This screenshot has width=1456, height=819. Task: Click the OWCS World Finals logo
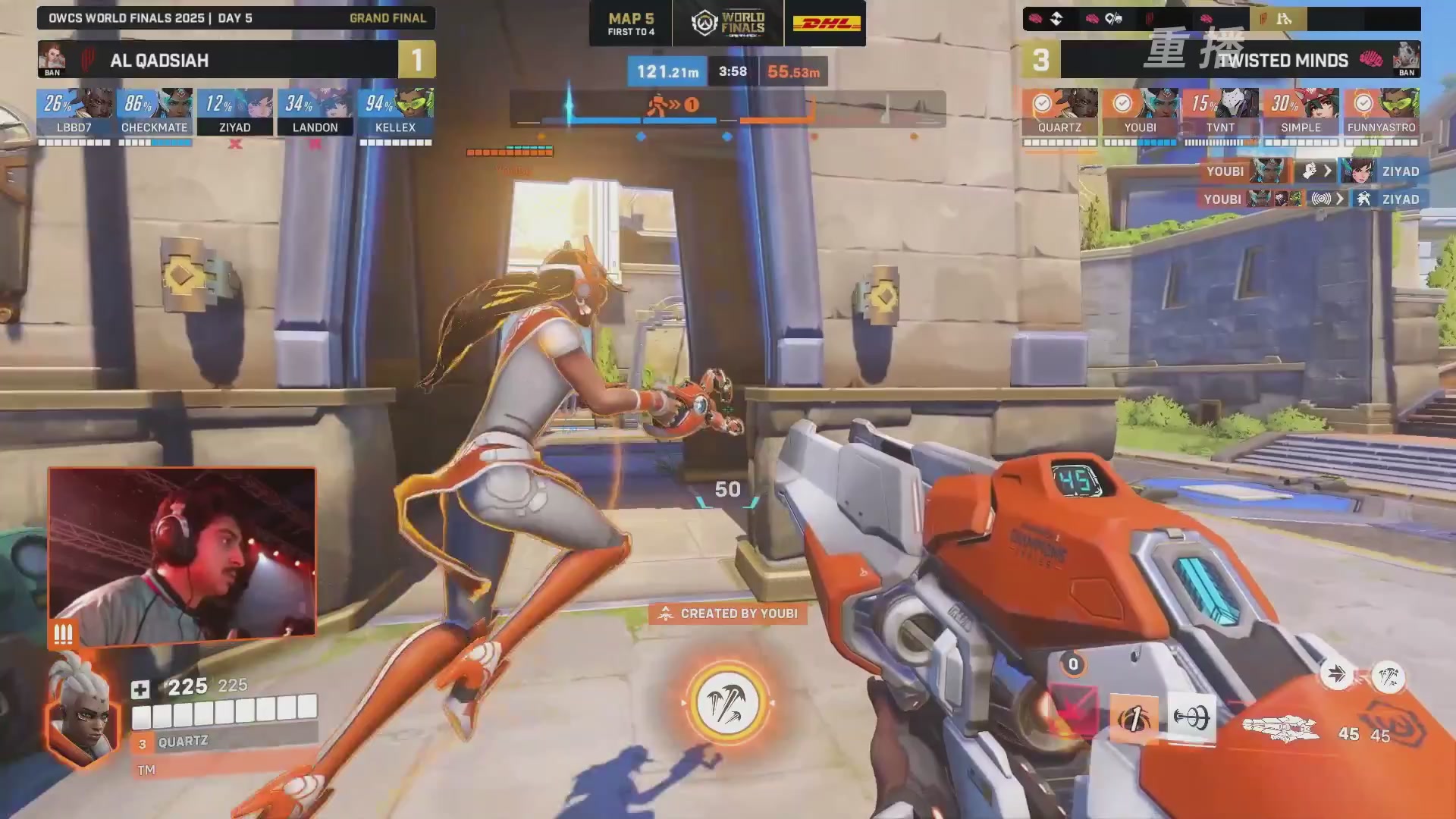(x=728, y=24)
